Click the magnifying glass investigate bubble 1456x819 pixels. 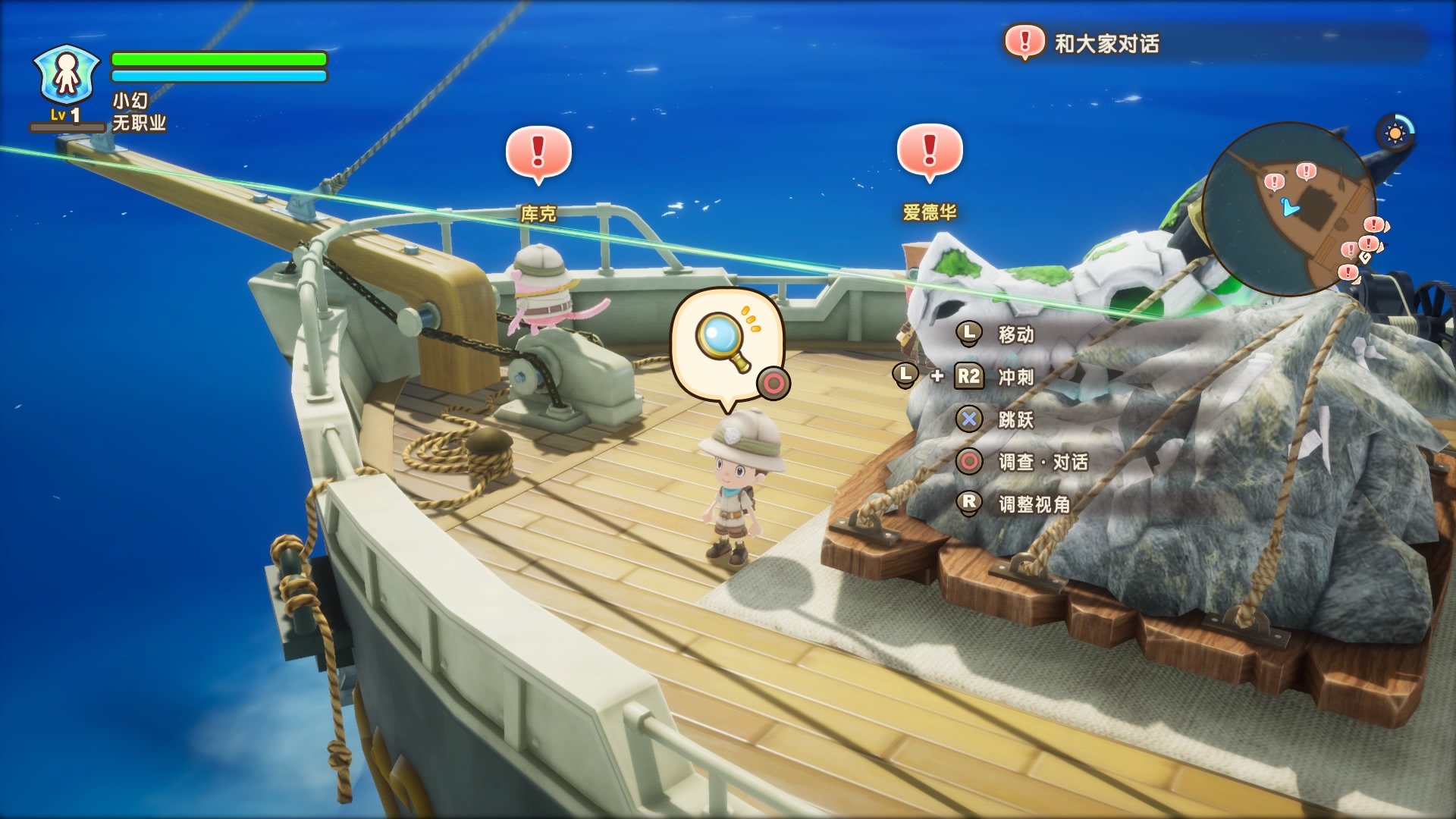coord(726,345)
